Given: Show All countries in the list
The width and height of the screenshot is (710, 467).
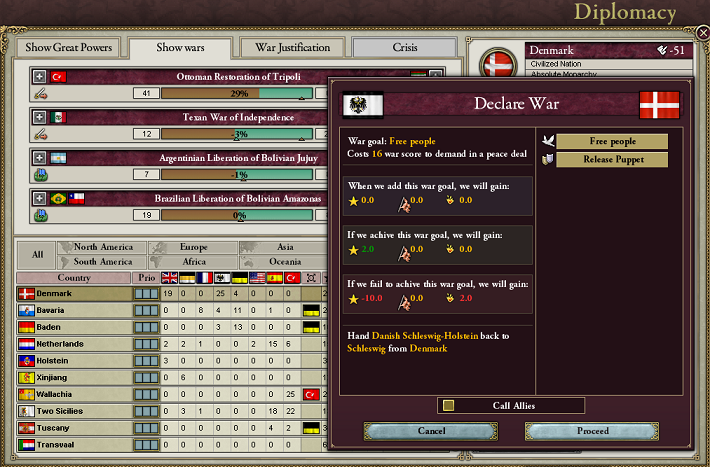Looking at the screenshot, I should [37, 254].
